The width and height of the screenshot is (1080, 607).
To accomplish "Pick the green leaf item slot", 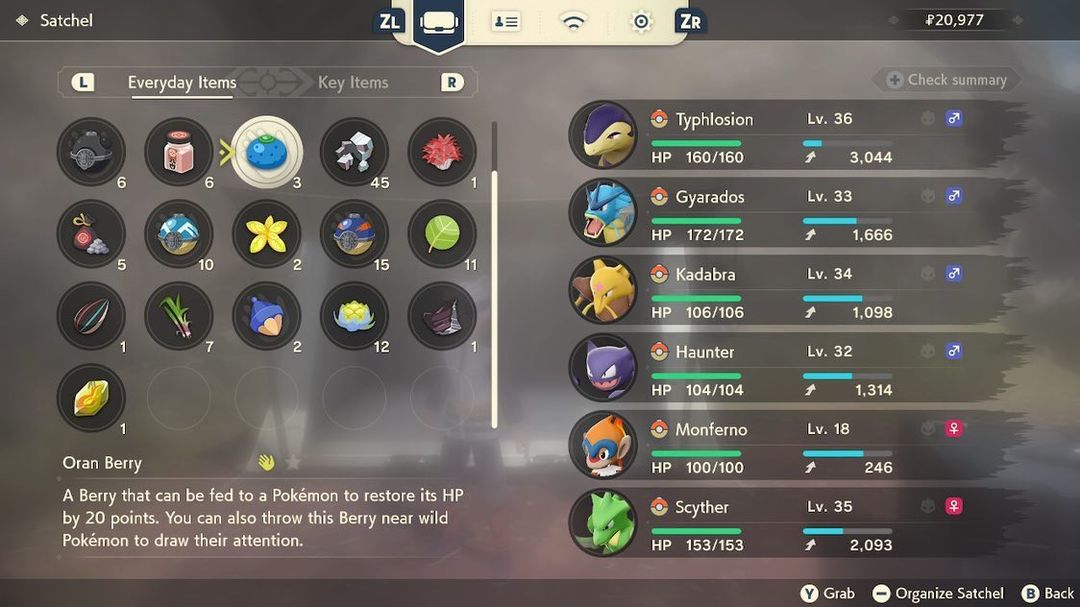I will click(442, 234).
